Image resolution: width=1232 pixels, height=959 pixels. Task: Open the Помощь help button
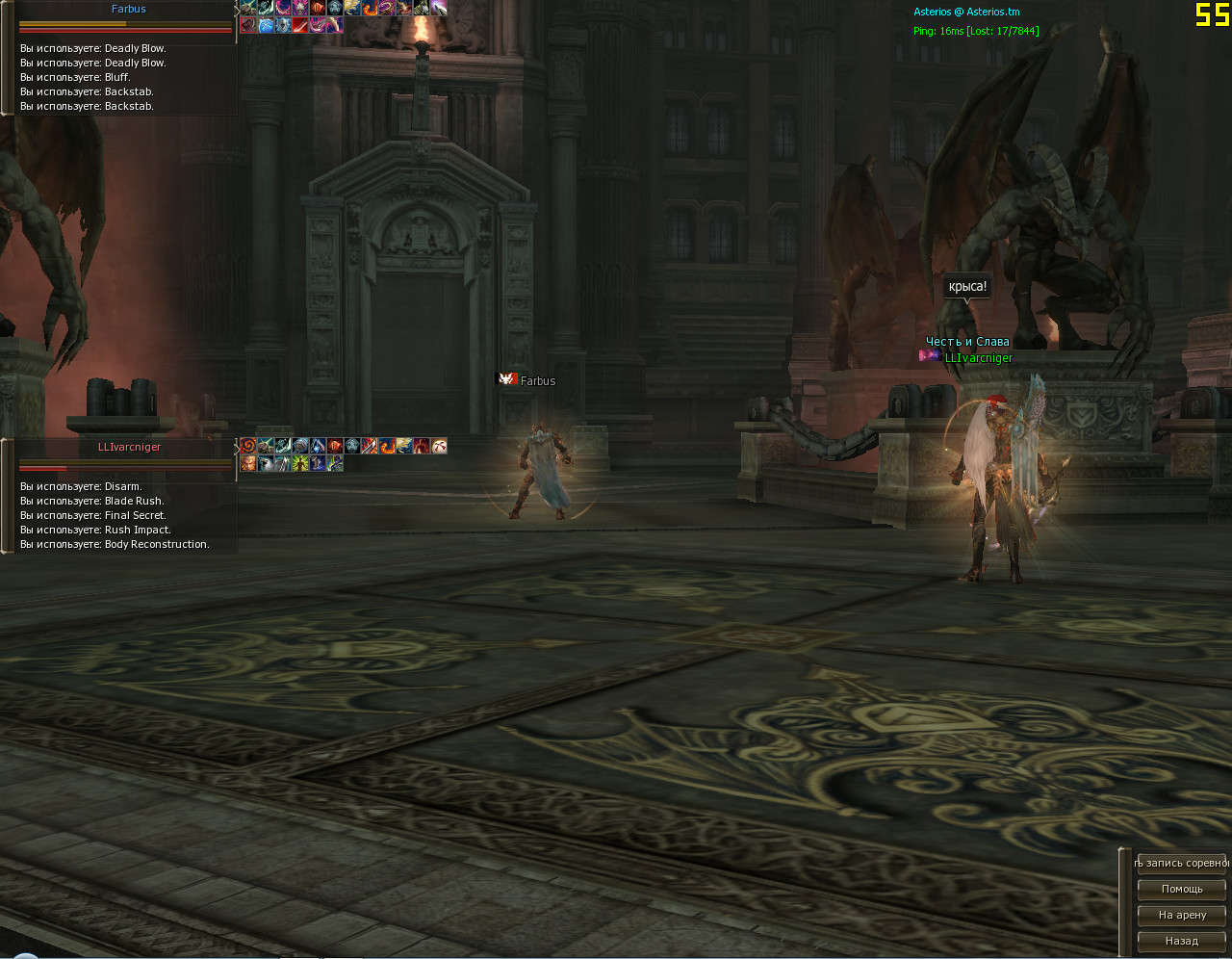click(1182, 889)
